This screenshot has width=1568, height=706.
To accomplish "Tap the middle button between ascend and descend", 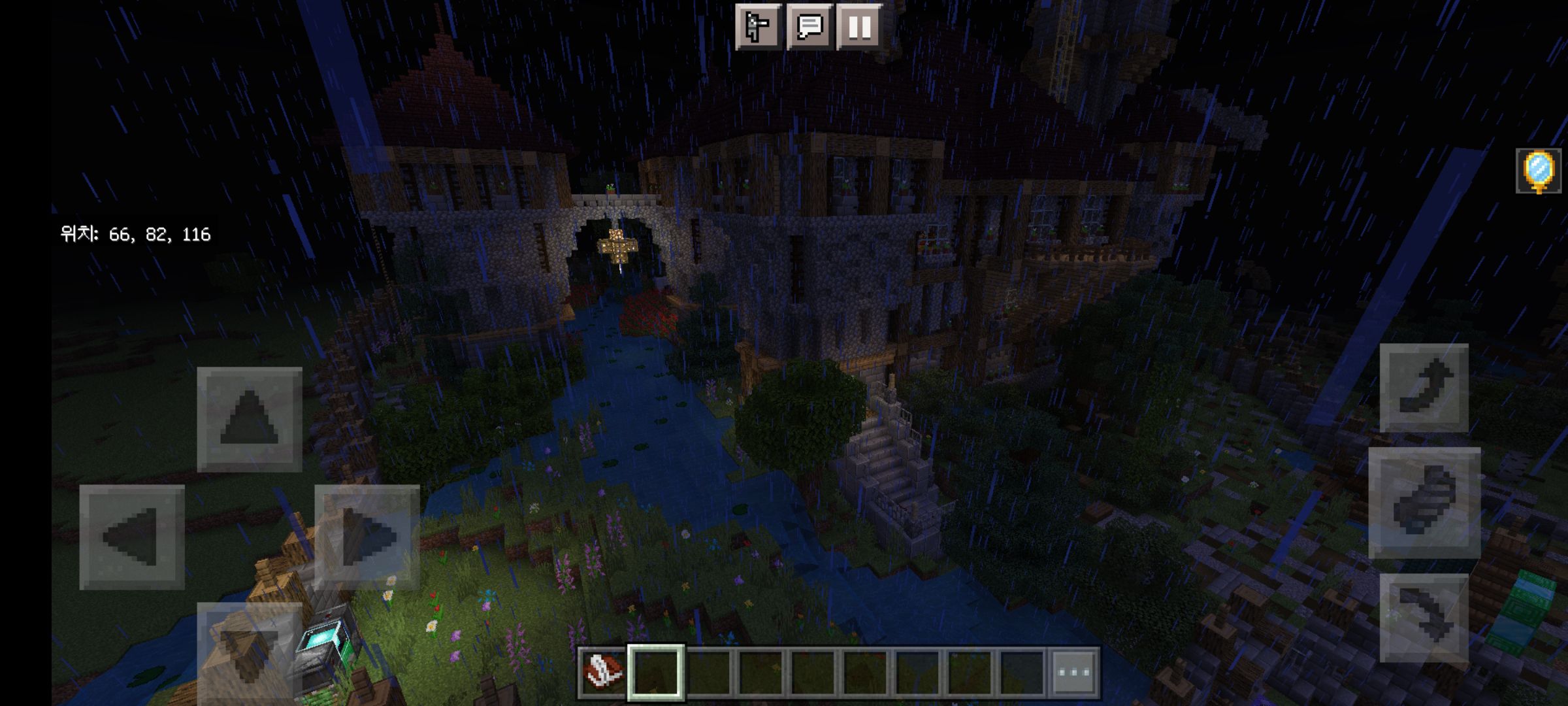I will (1424, 503).
